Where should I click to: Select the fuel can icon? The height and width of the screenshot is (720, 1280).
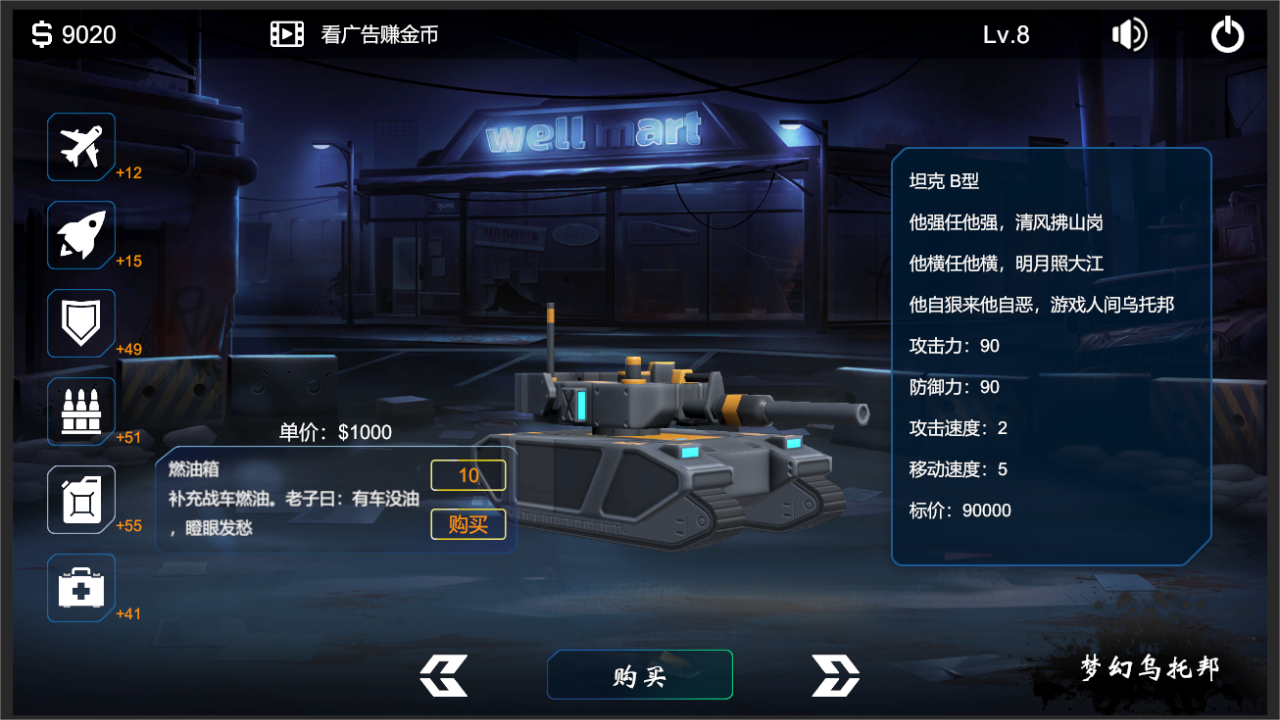click(x=81, y=499)
